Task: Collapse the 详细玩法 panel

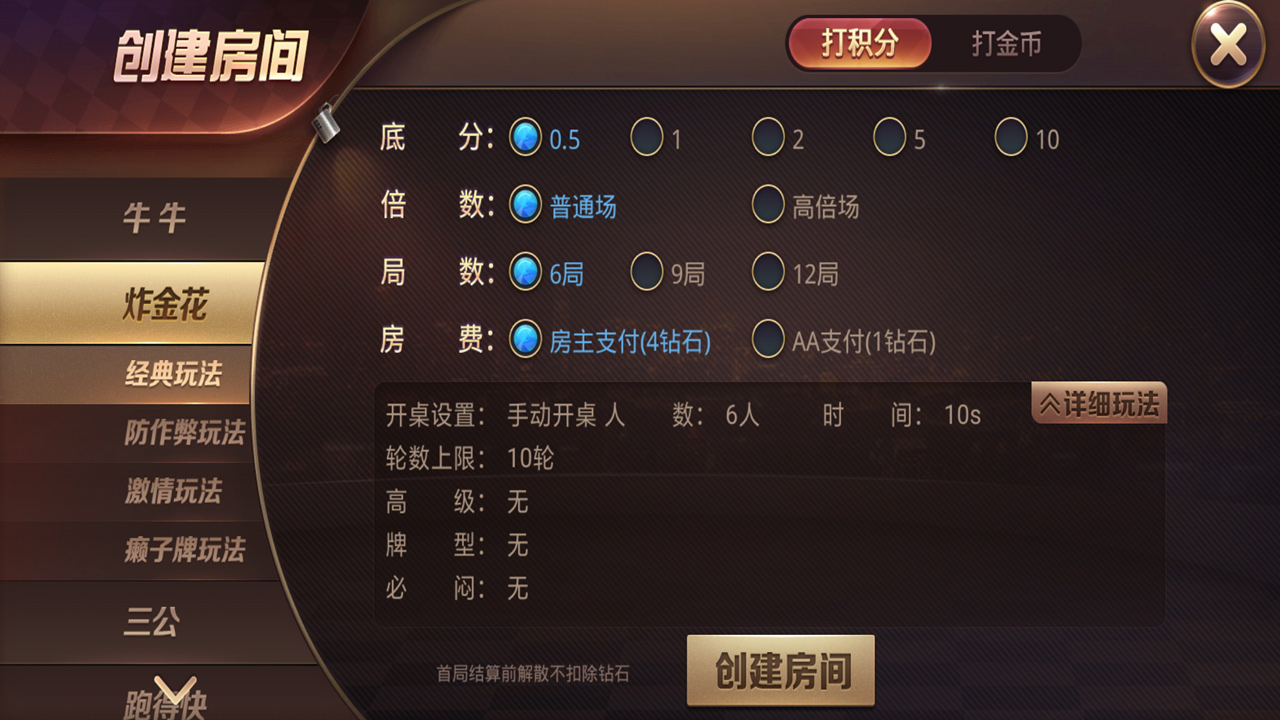Action: tap(1098, 405)
